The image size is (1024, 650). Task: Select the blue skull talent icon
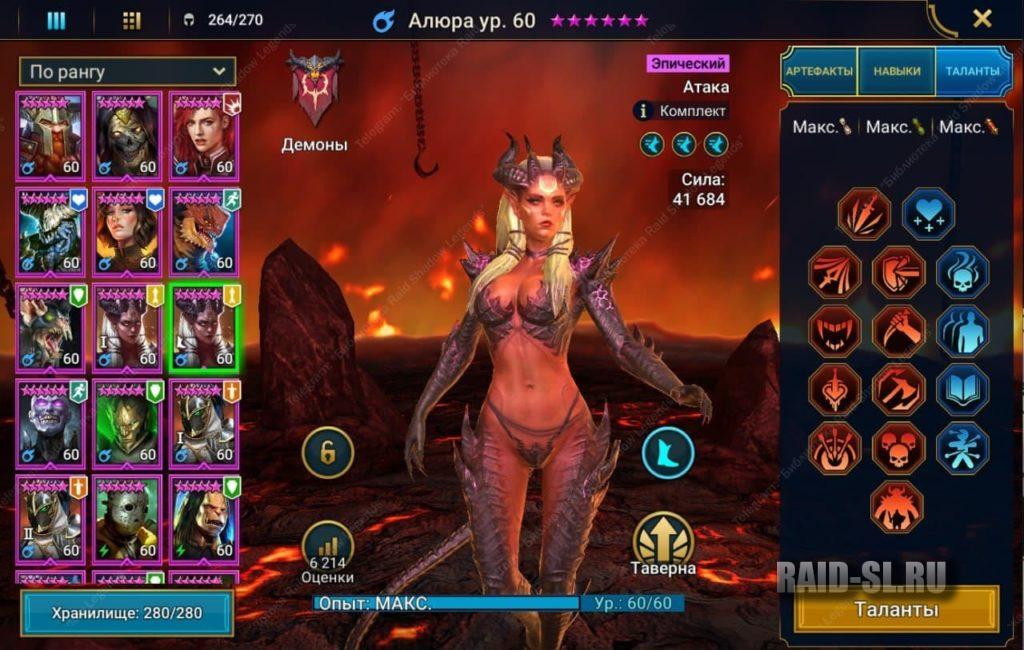[962, 273]
